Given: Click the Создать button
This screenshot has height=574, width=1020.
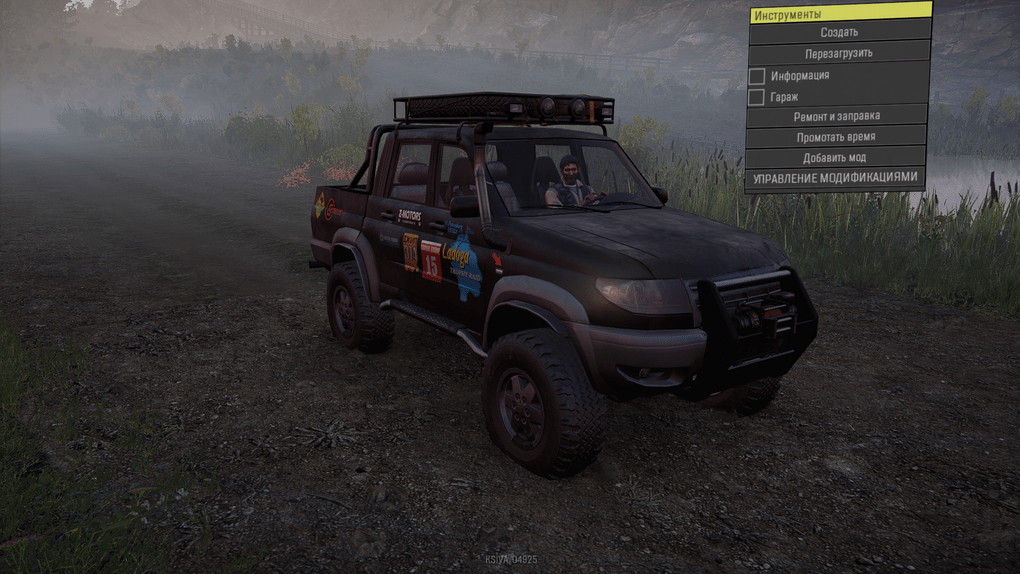Looking at the screenshot, I should pyautogui.click(x=839, y=32).
